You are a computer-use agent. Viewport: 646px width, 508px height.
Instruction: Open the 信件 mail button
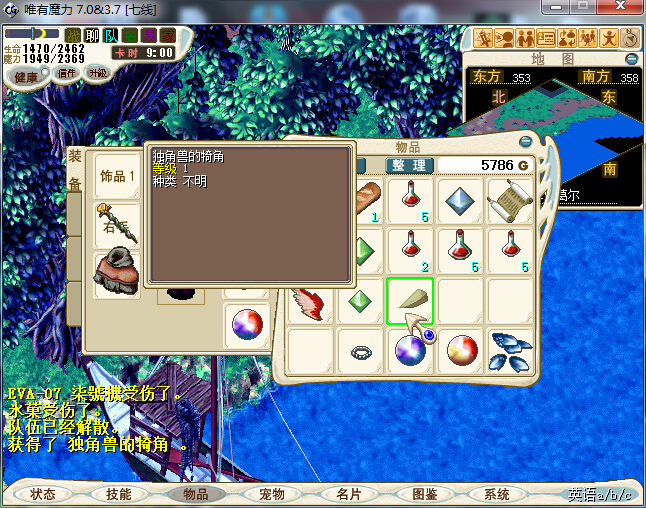67,73
